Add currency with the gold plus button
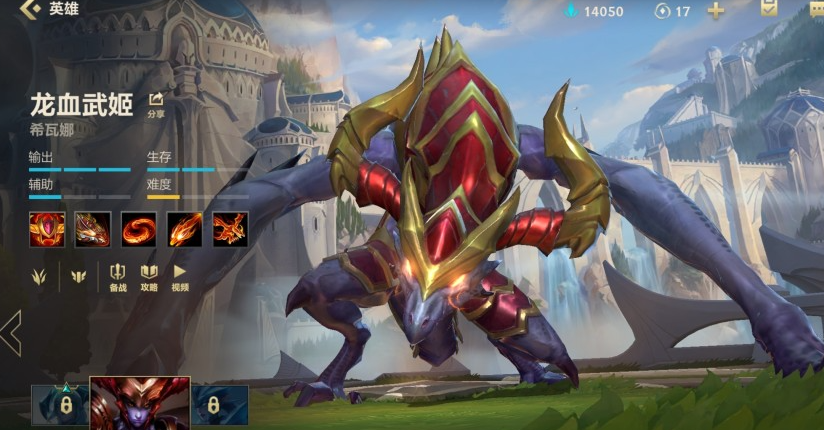The width and height of the screenshot is (824, 430). 716,11
